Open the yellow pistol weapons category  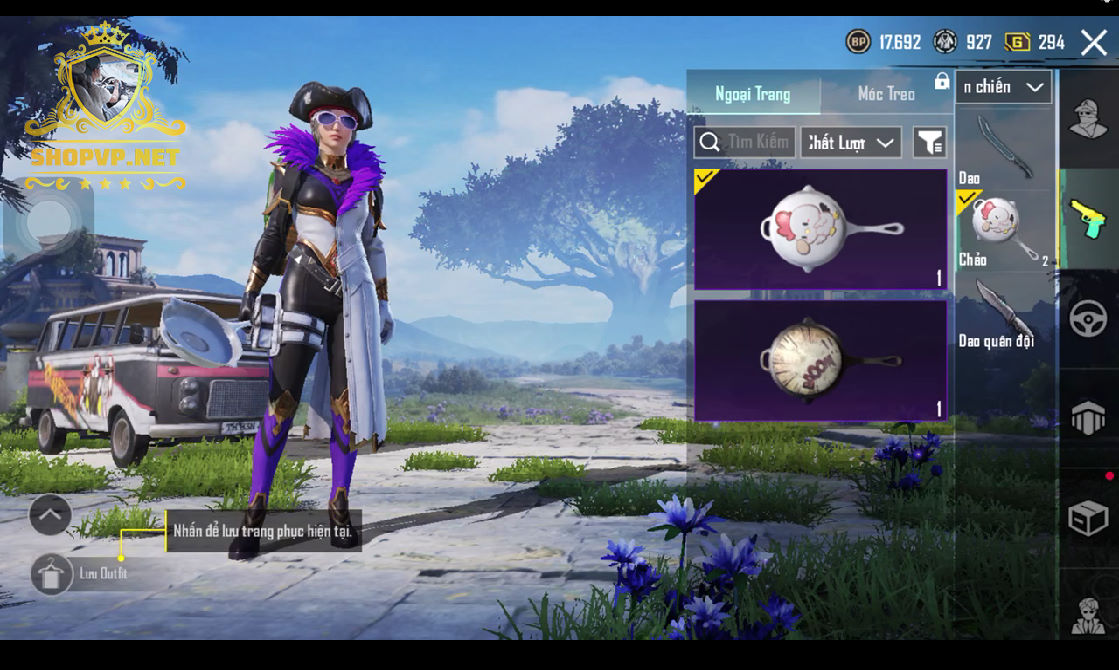pos(1088,218)
